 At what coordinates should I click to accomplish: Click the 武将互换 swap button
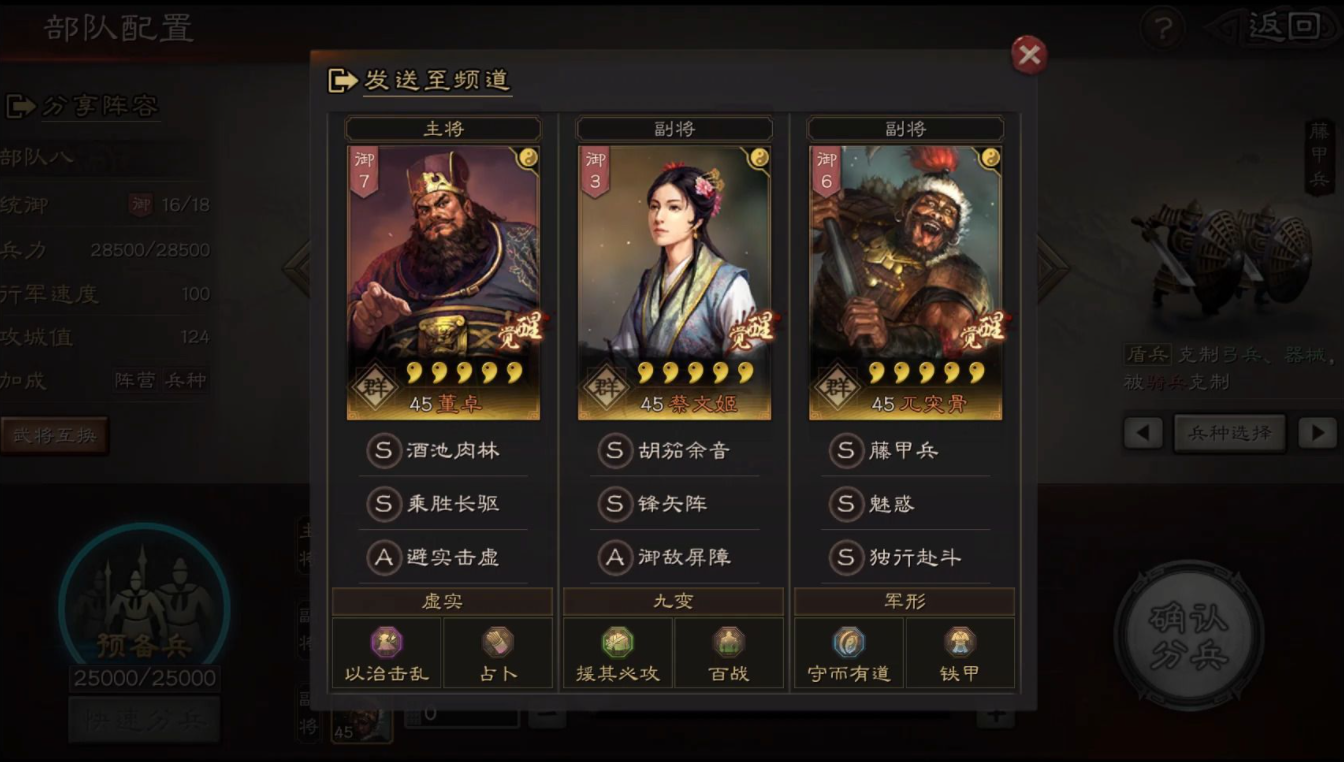pyautogui.click(x=56, y=436)
